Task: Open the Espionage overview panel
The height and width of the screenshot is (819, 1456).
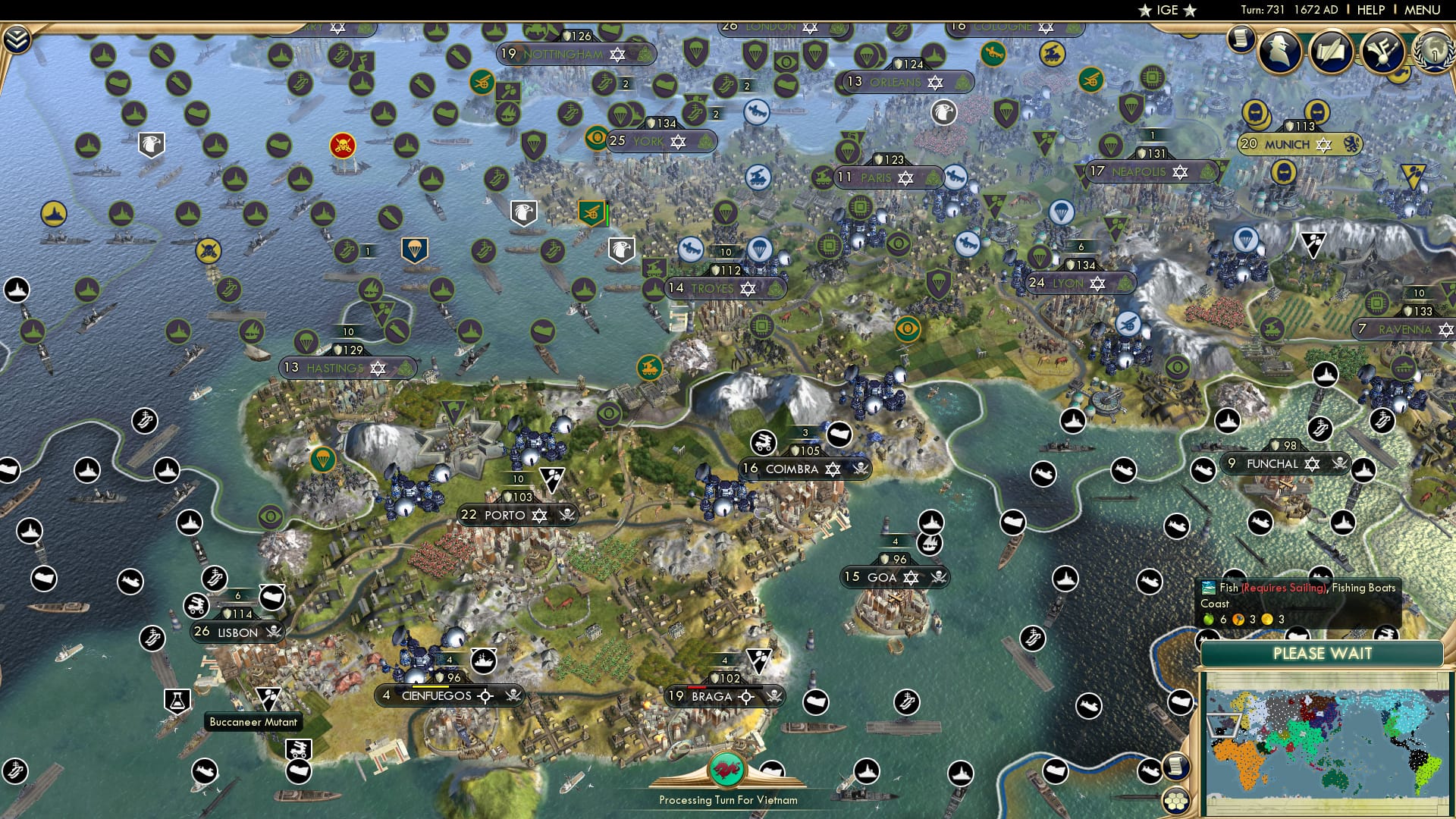Action: pyautogui.click(x=1279, y=52)
